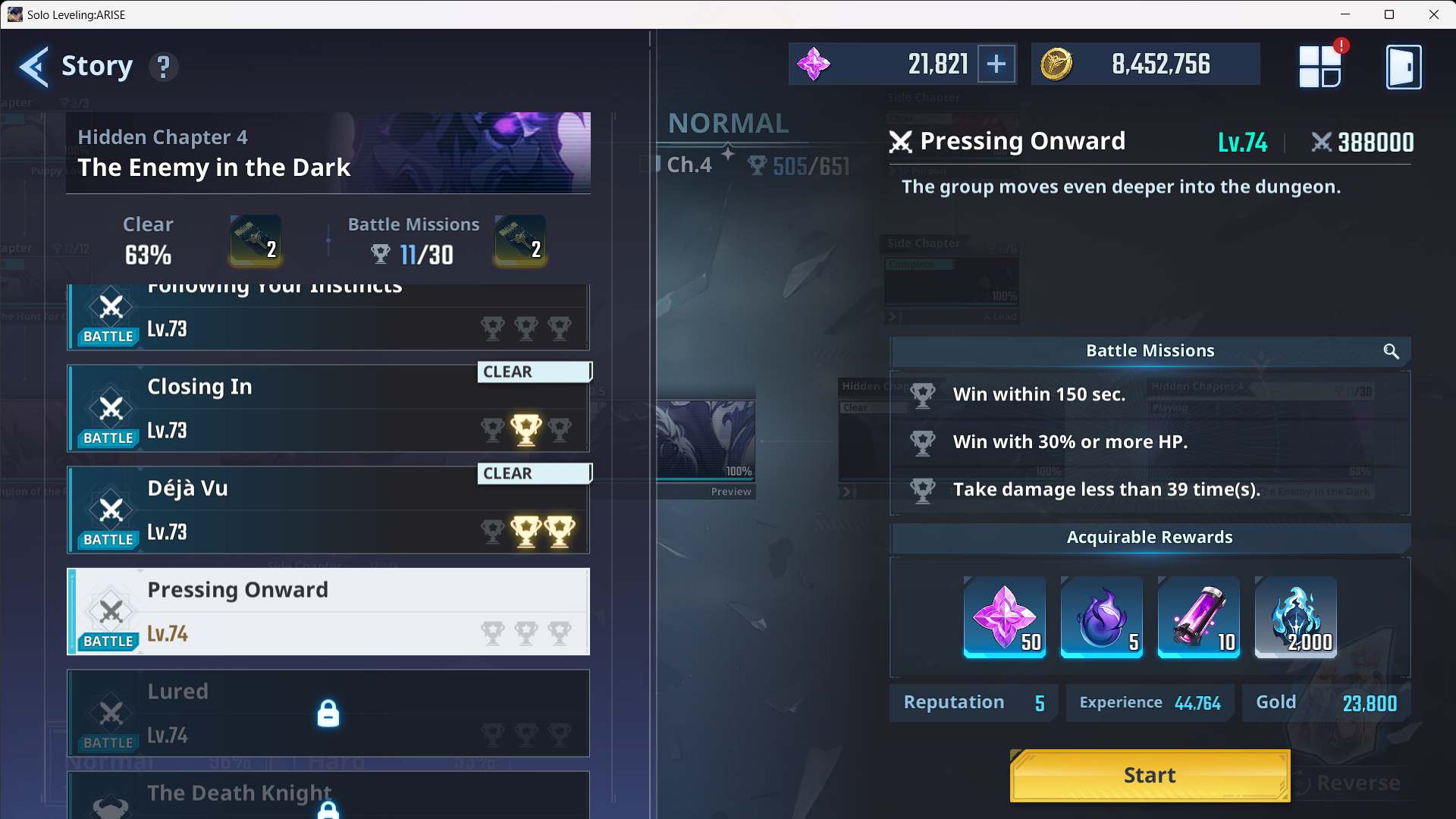Select the Lv.73 Following Your Instincts stage
This screenshot has height=819, width=1456.
[x=328, y=317]
